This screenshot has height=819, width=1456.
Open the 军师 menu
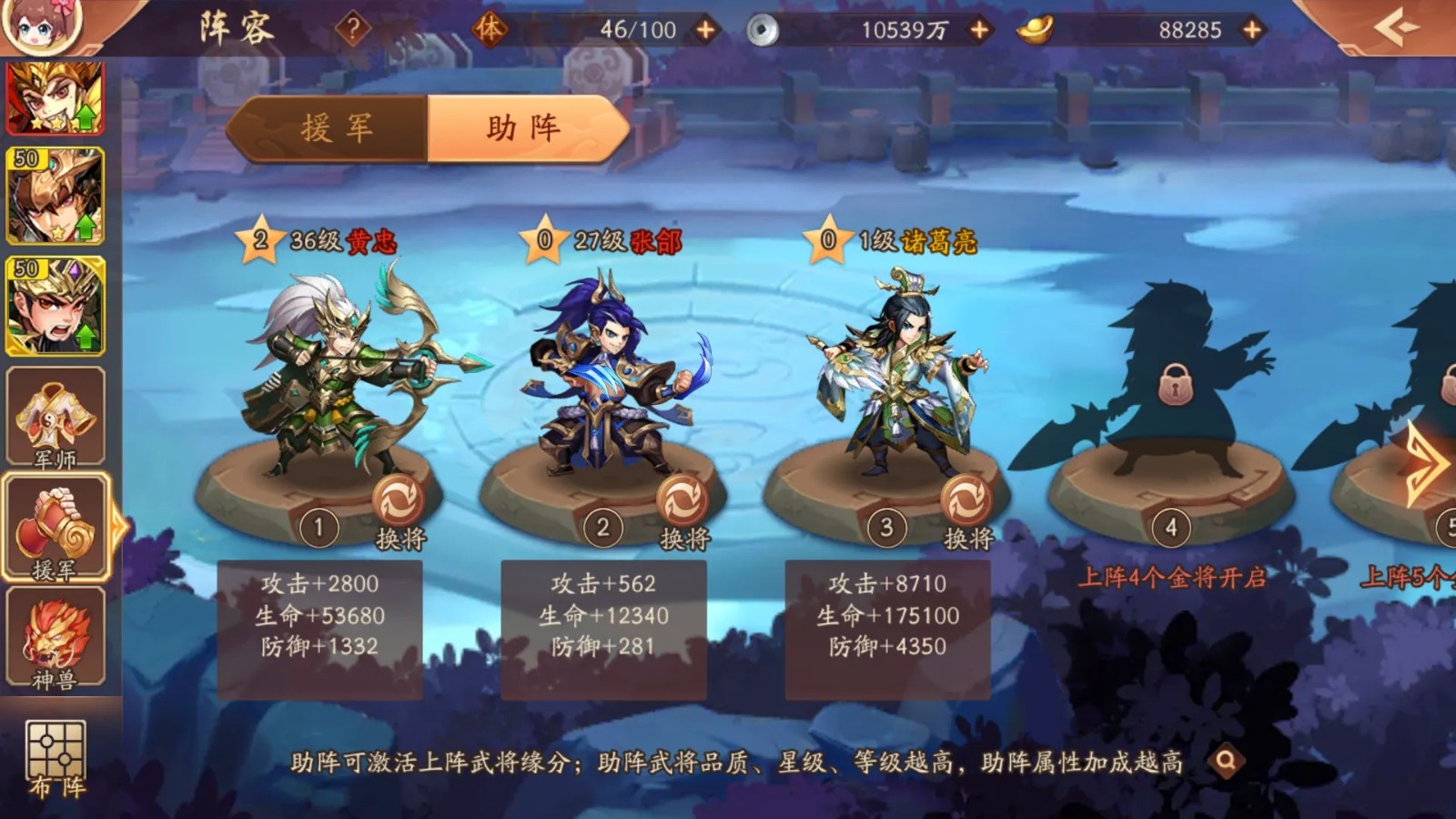pos(56,420)
